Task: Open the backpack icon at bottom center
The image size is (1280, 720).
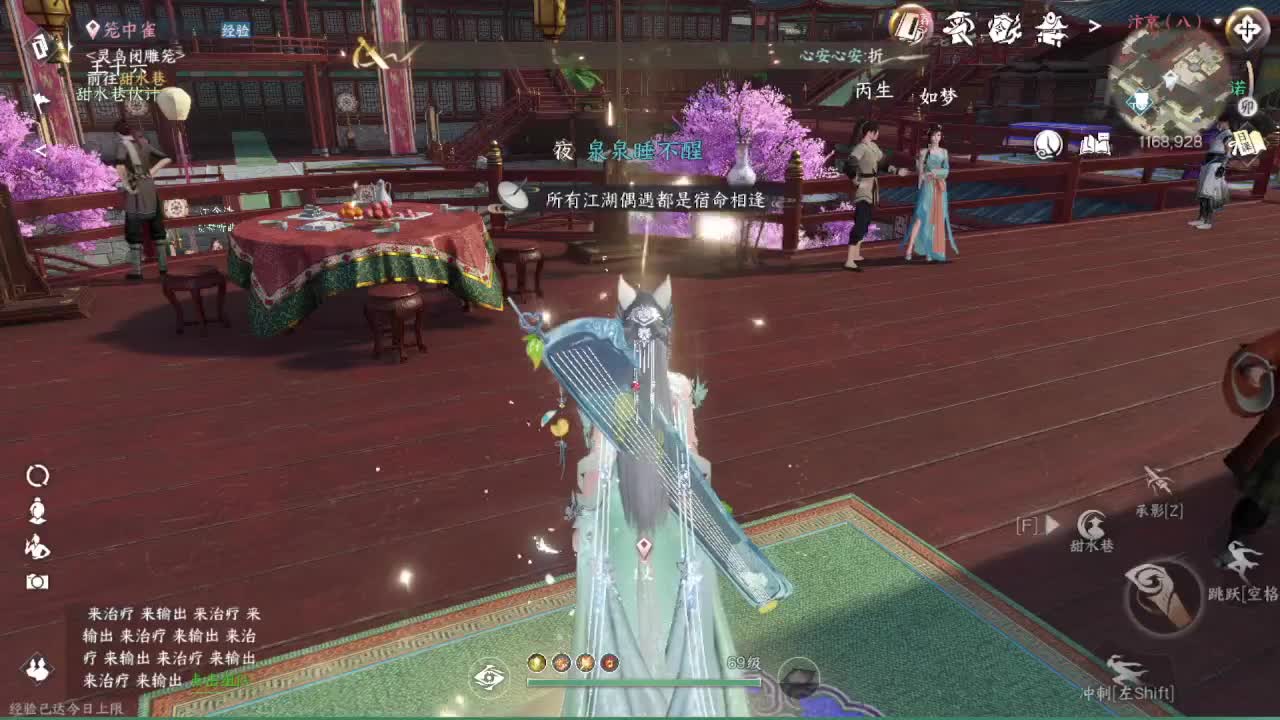Action: pos(798,679)
